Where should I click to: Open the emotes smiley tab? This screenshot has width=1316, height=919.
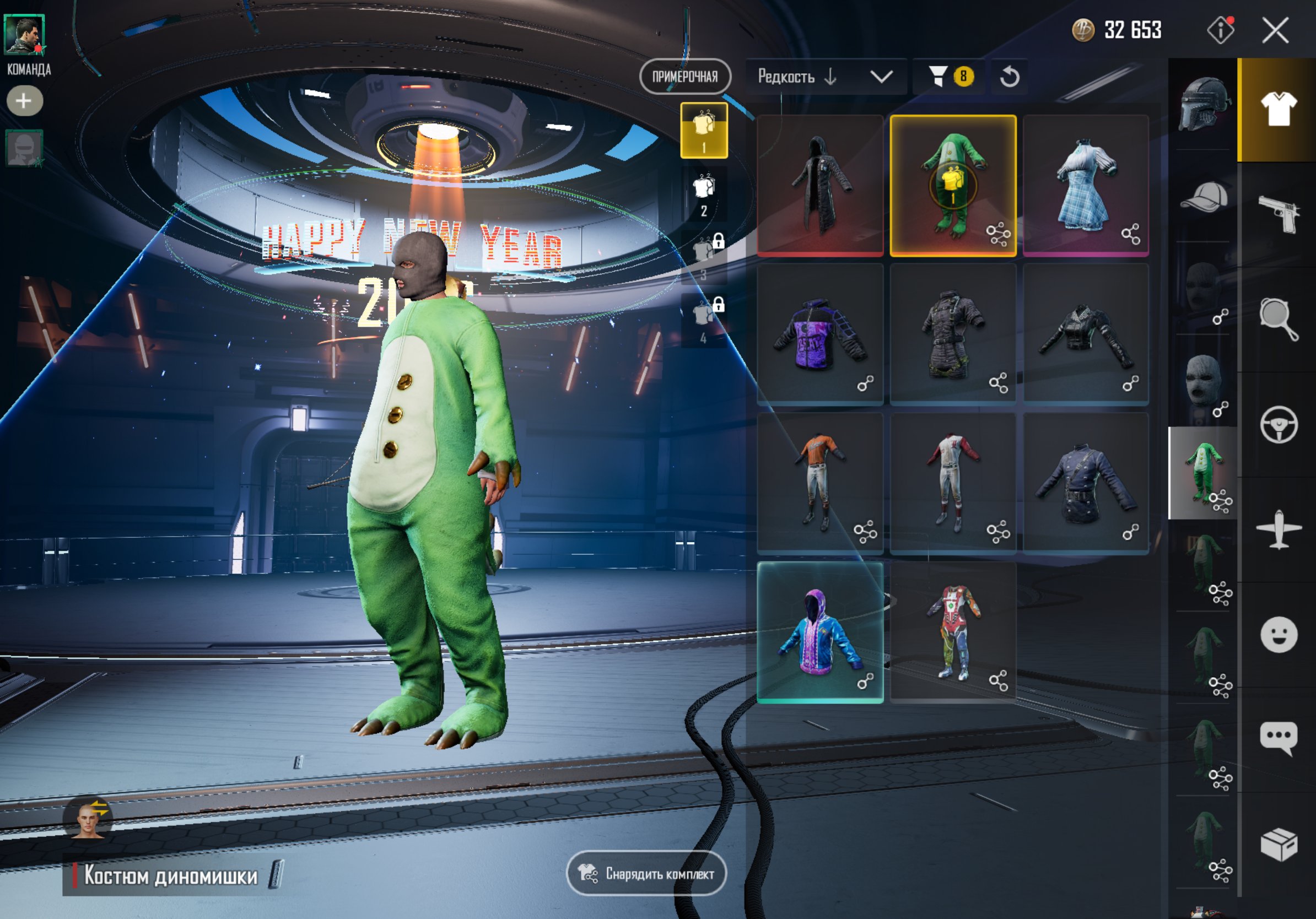(x=1279, y=634)
